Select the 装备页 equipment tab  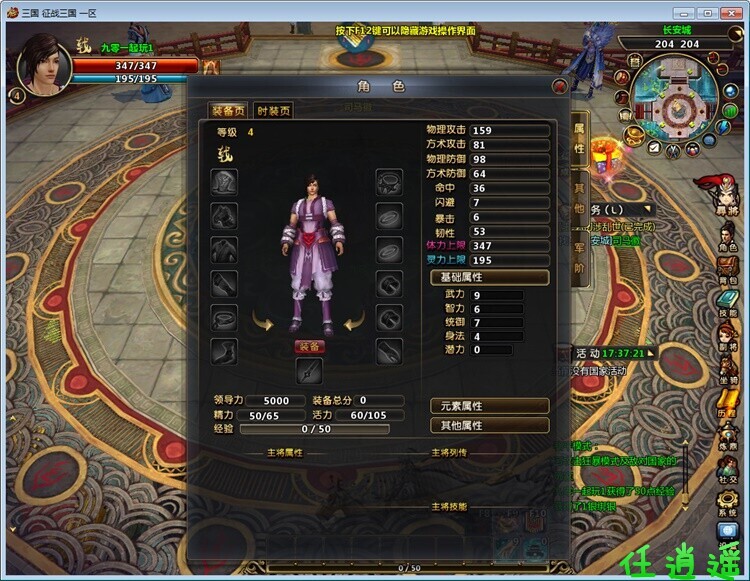tap(229, 111)
